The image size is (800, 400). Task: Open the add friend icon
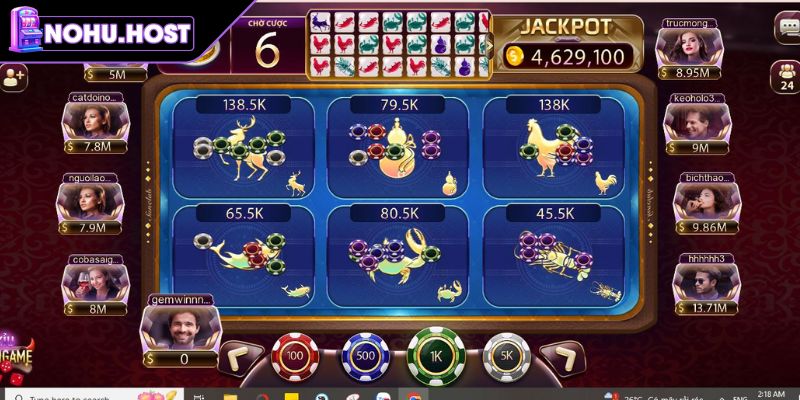click(13, 76)
